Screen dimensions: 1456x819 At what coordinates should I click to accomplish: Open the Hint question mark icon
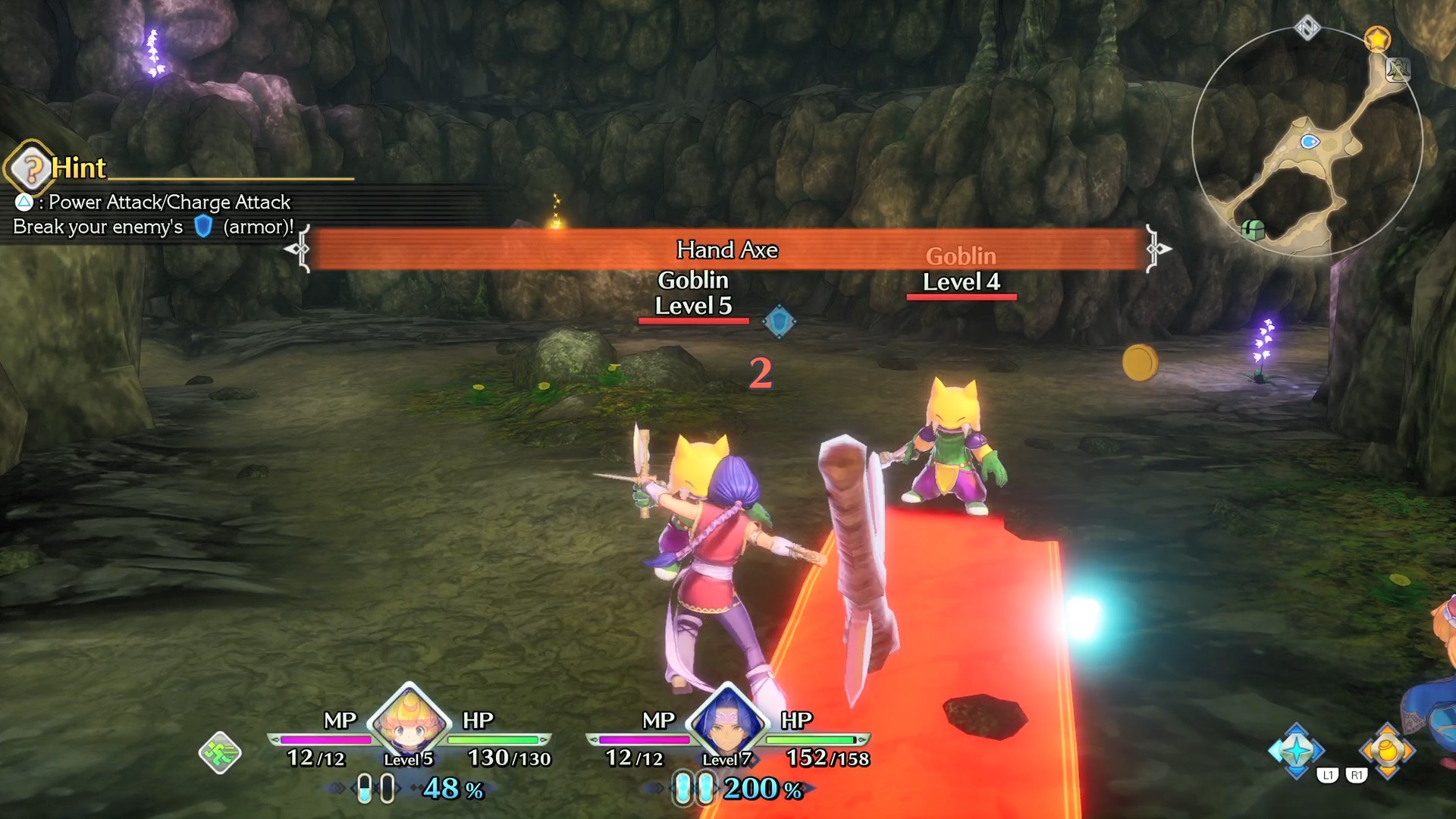click(31, 168)
